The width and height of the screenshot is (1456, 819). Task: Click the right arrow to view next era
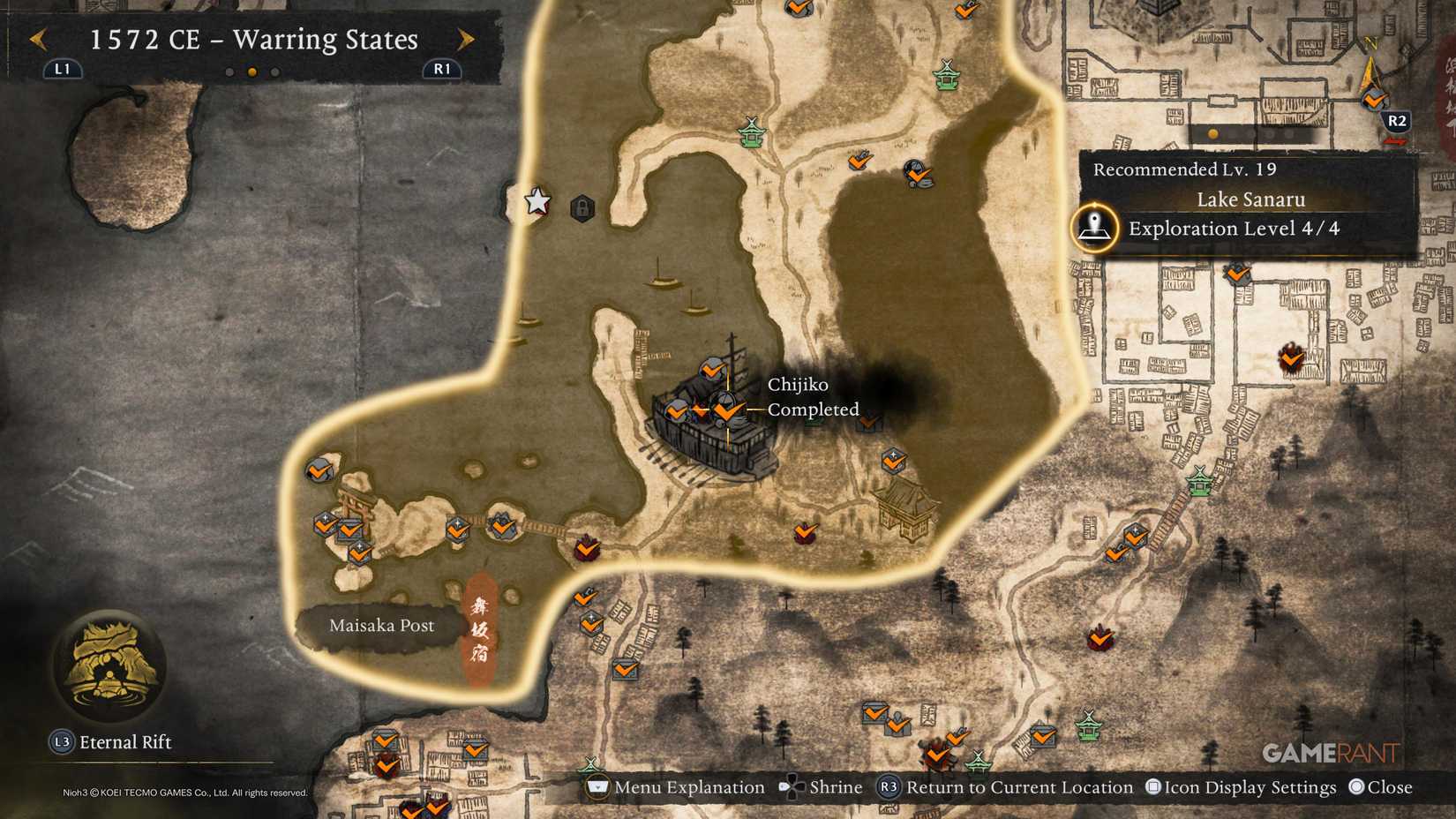[x=465, y=40]
